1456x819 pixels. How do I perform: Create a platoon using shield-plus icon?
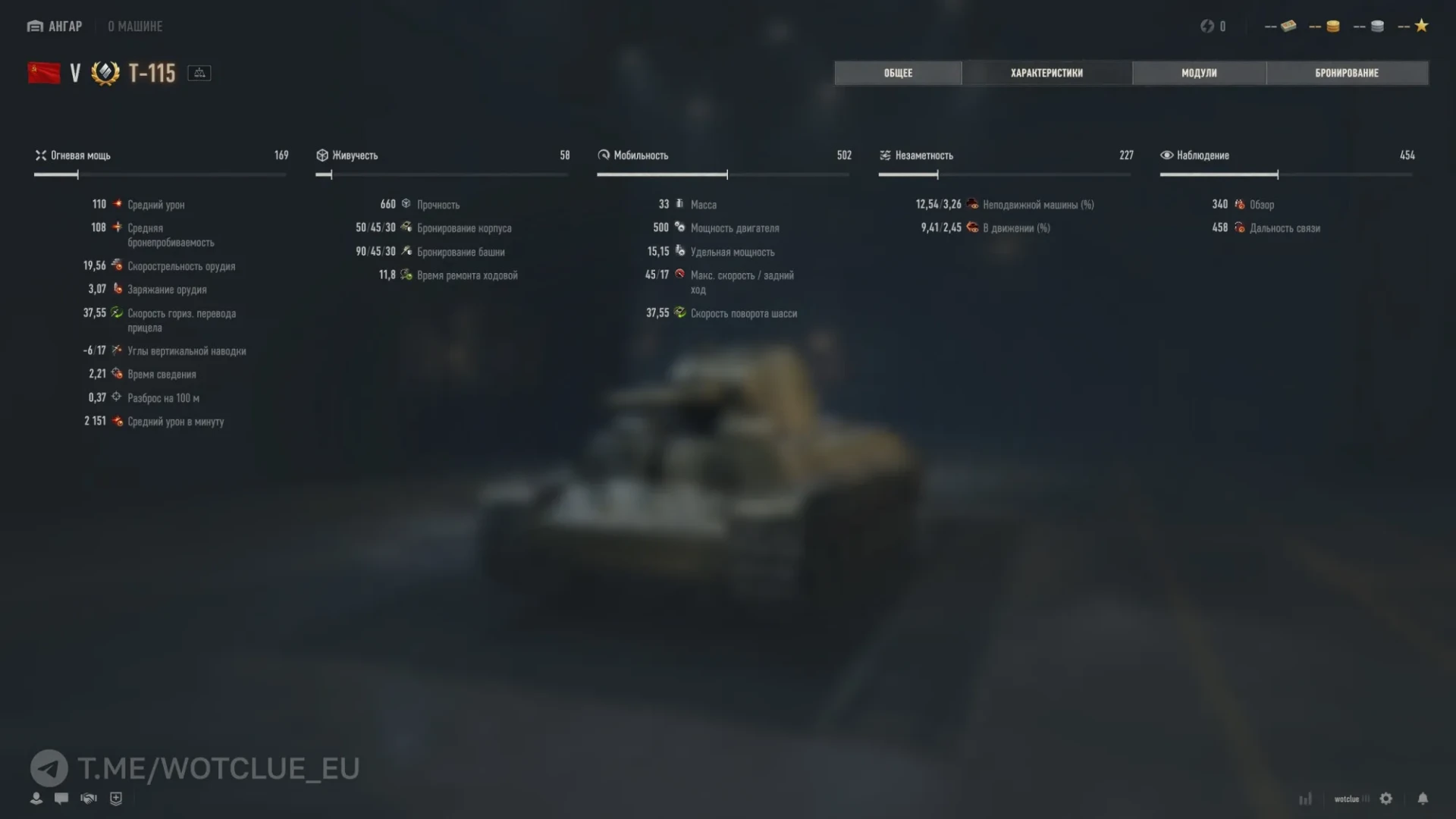pos(116,799)
